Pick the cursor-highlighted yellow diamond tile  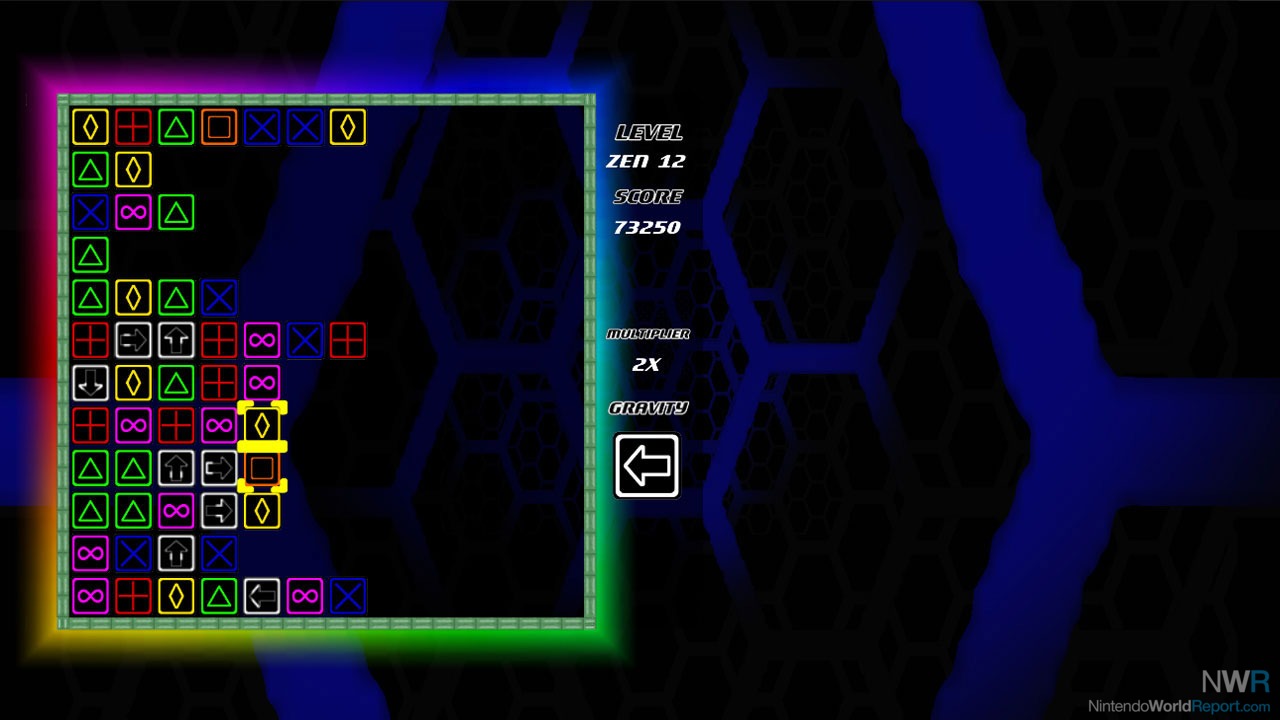(x=262, y=424)
